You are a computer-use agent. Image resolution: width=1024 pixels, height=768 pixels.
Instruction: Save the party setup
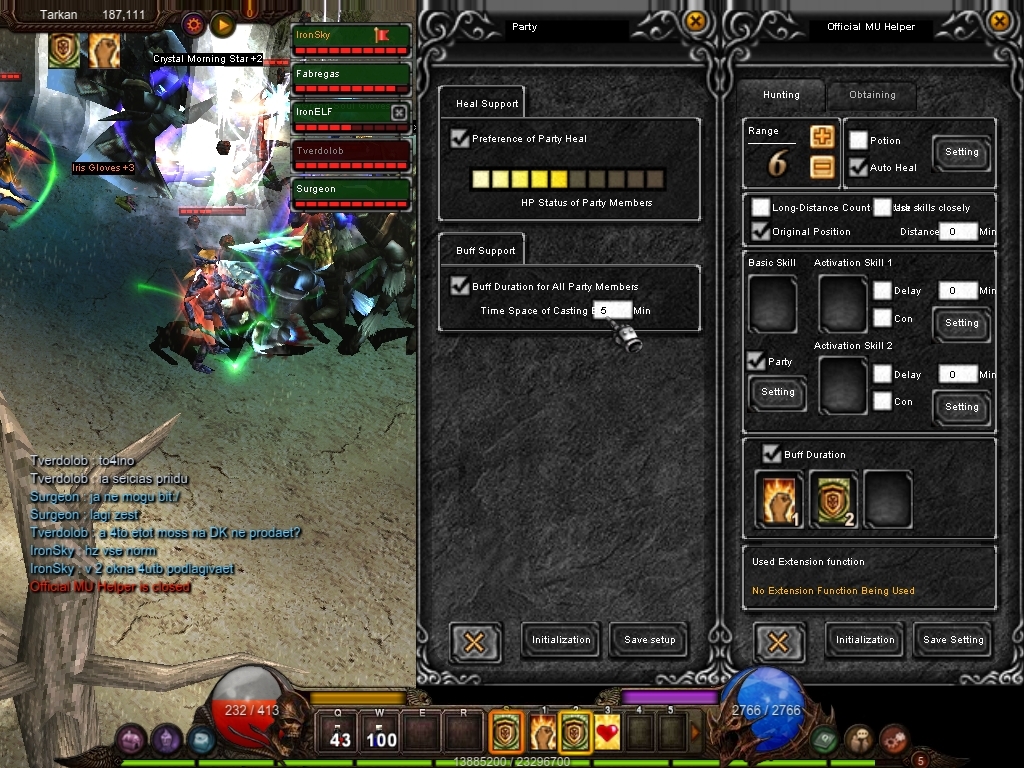649,640
